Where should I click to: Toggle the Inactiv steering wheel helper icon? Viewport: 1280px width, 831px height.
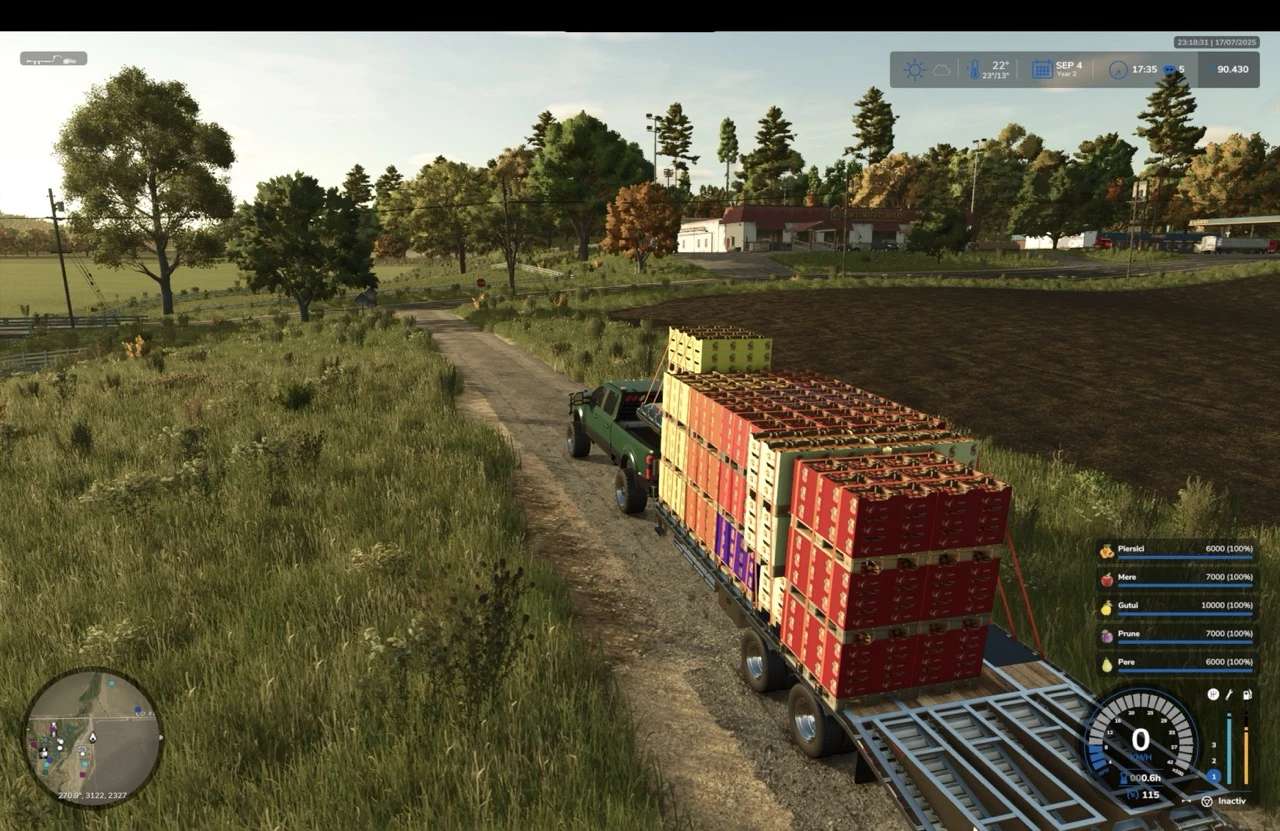pos(1207,801)
